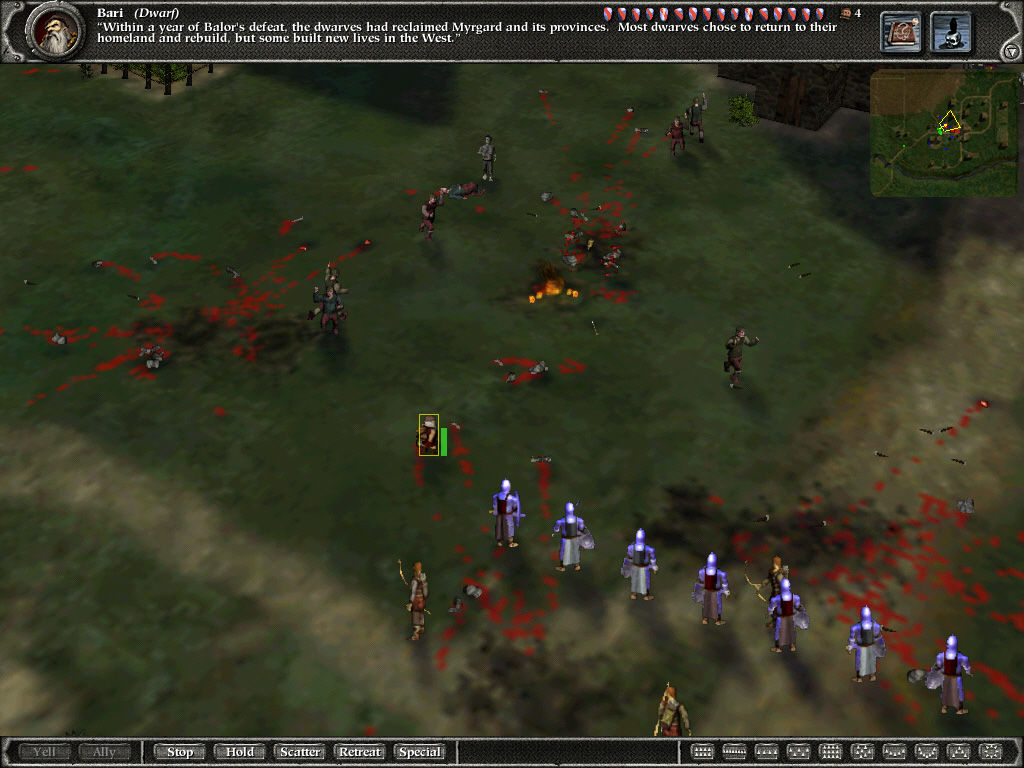Order units to Hold position
The height and width of the screenshot is (768, 1024).
coord(239,752)
